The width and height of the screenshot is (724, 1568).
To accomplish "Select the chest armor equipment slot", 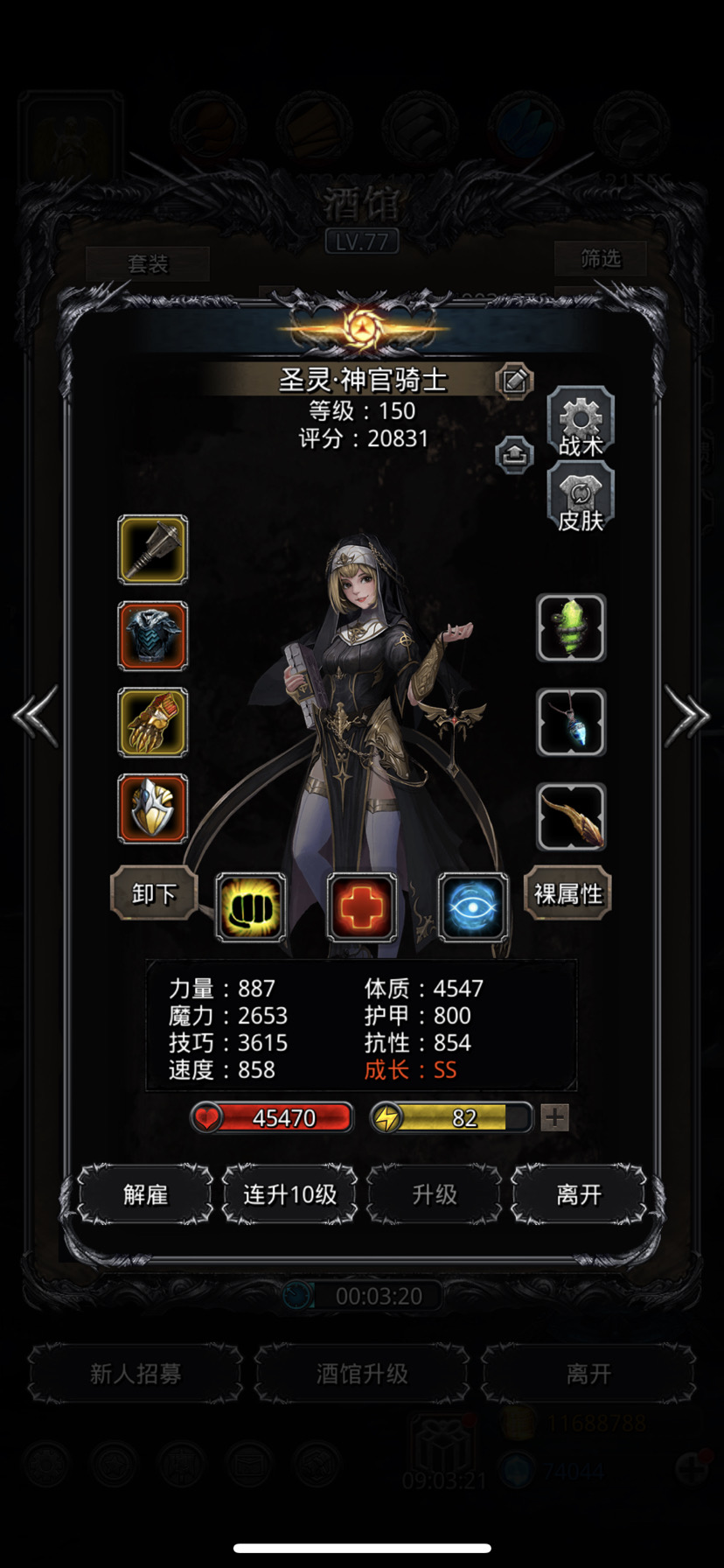I will [x=153, y=636].
